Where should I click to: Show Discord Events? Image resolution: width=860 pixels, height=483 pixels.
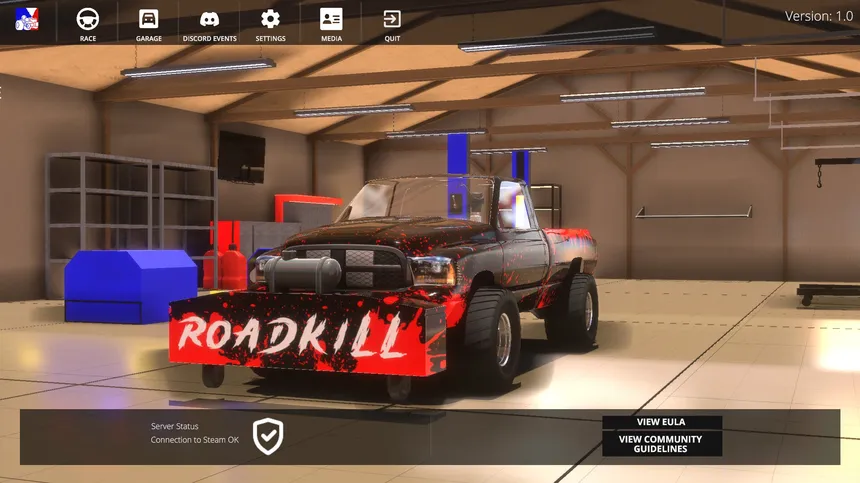click(210, 24)
